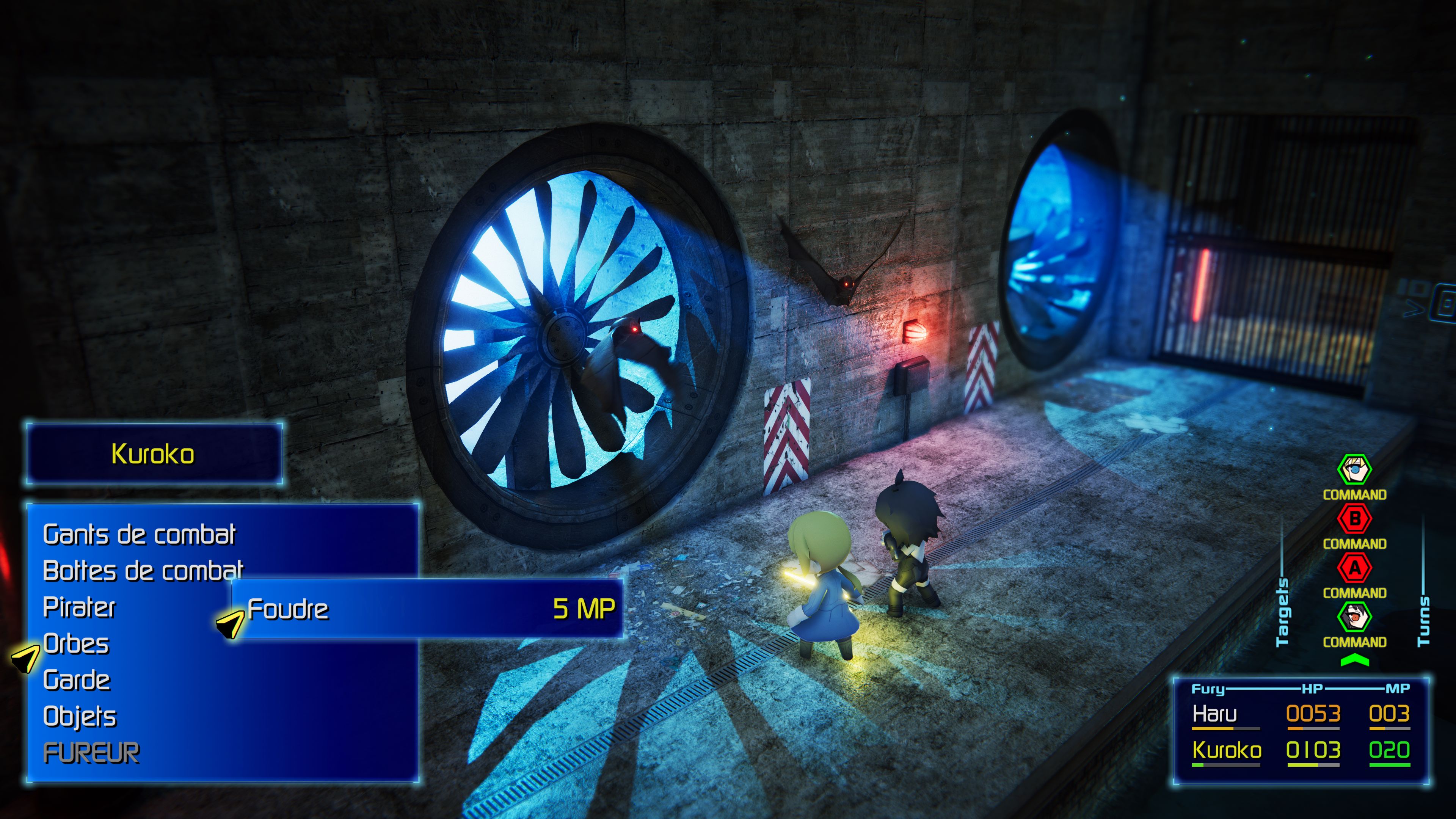Select Haru in the party status panel

(x=1214, y=714)
